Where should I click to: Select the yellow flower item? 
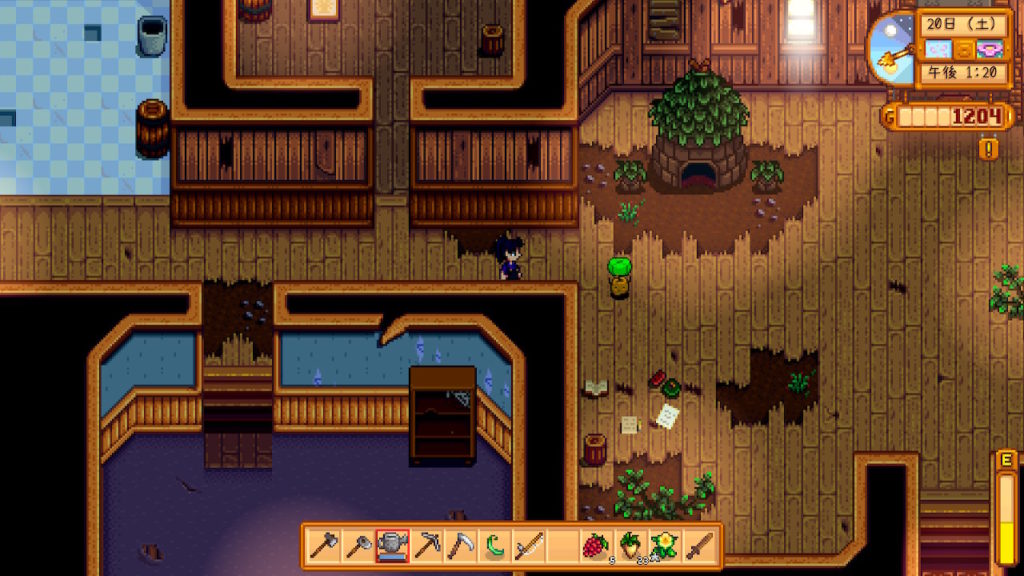[x=664, y=546]
